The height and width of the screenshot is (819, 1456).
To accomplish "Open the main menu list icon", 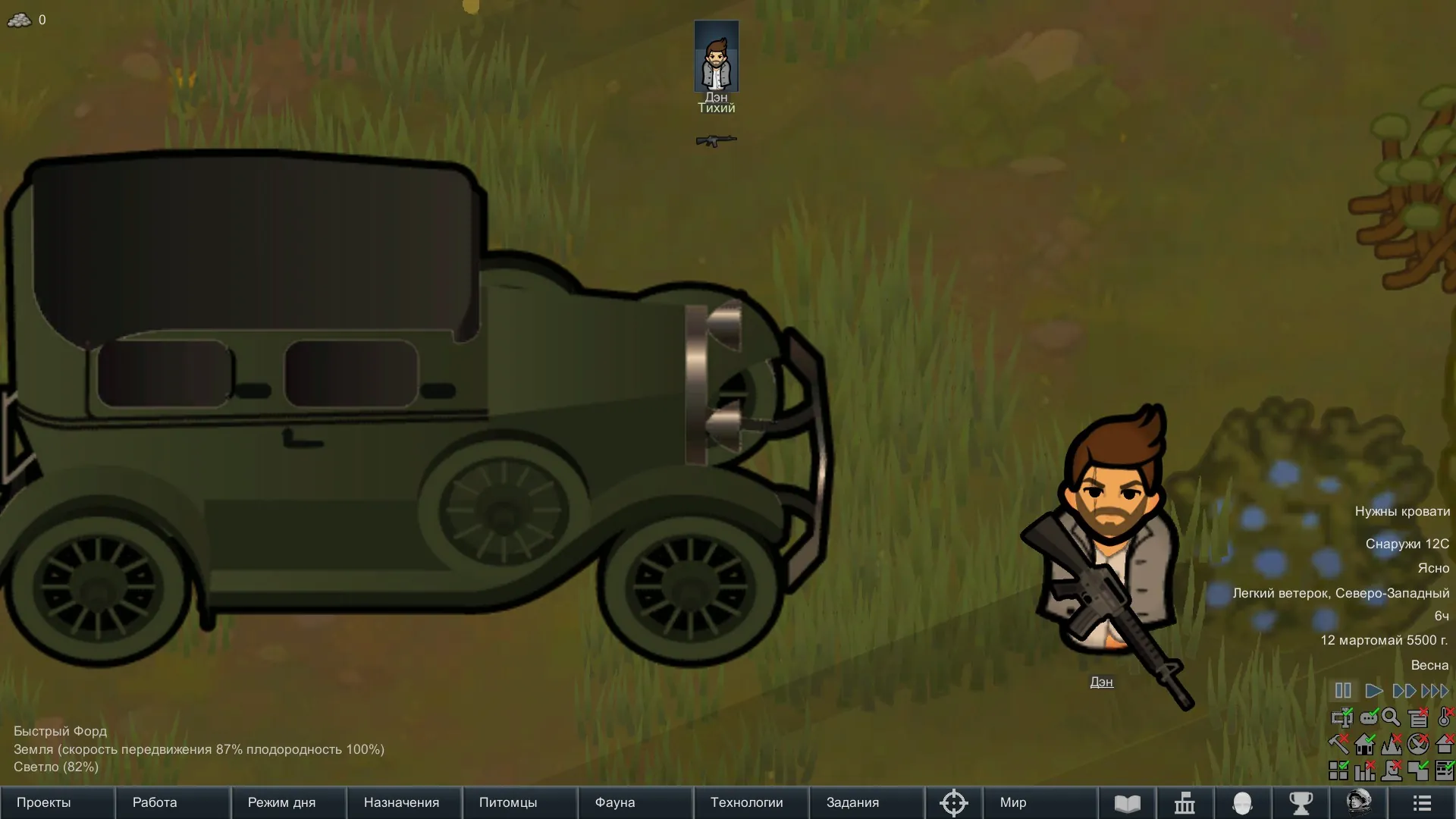I will click(1422, 802).
